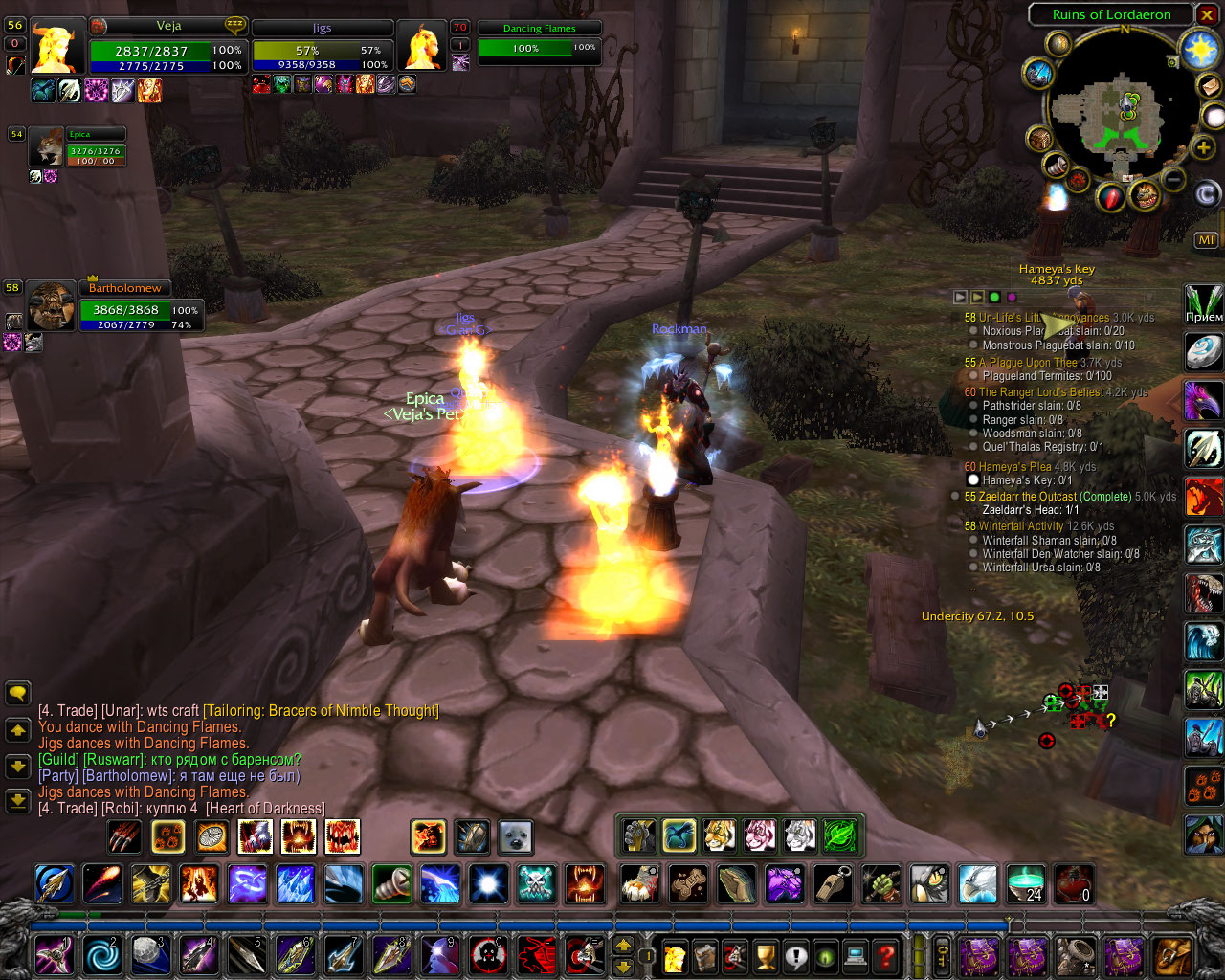Close the minimap with the red X
Screen dimensions: 1225x980
[x=1208, y=15]
